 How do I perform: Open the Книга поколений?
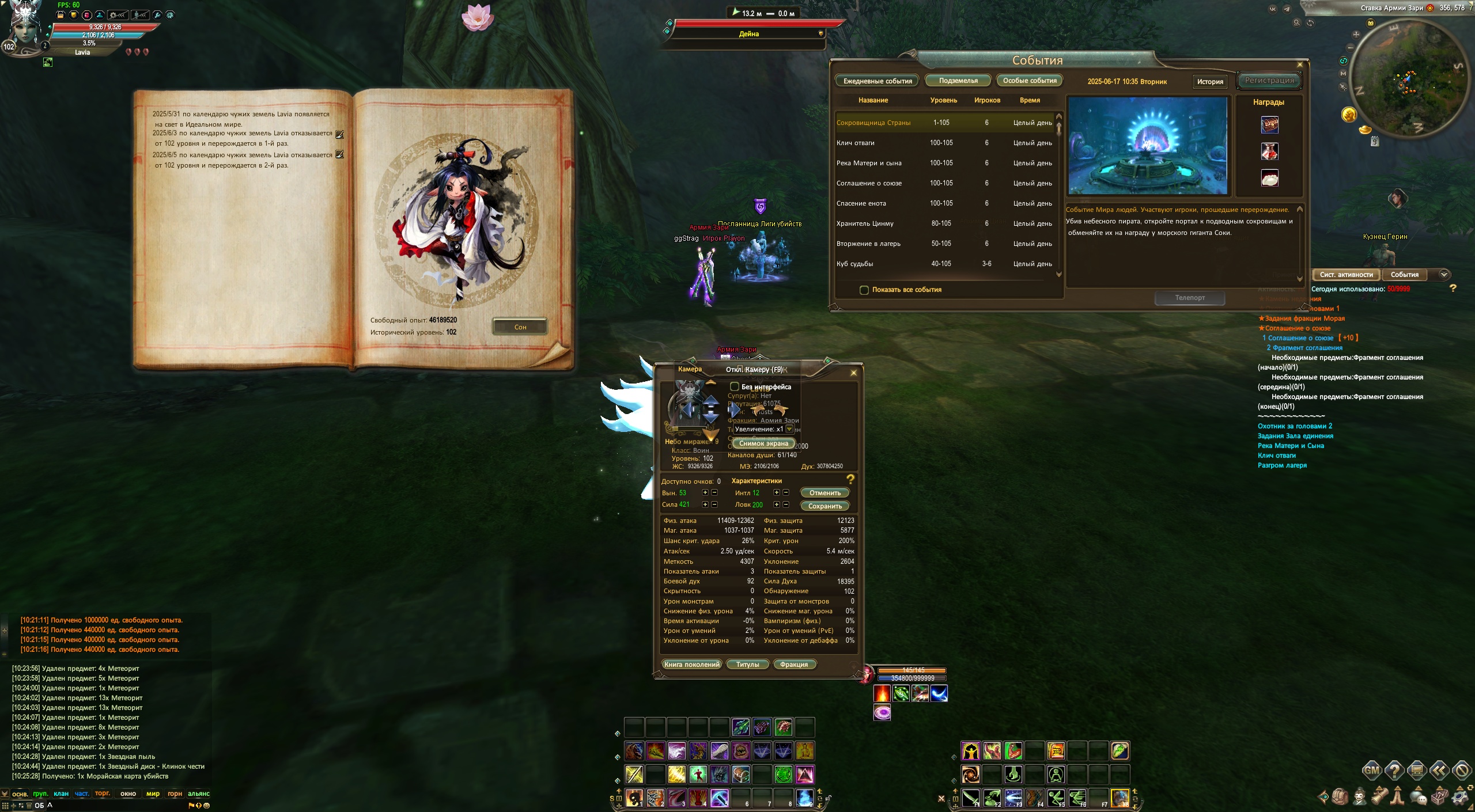point(691,665)
